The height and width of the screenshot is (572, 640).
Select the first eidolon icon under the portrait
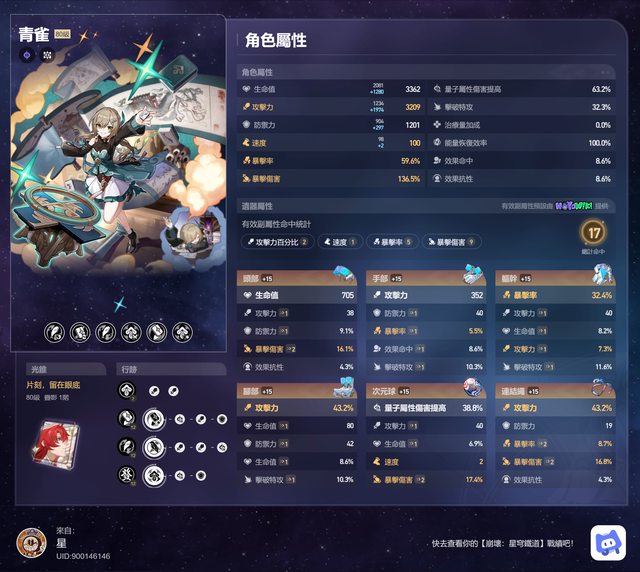[x=54, y=332]
